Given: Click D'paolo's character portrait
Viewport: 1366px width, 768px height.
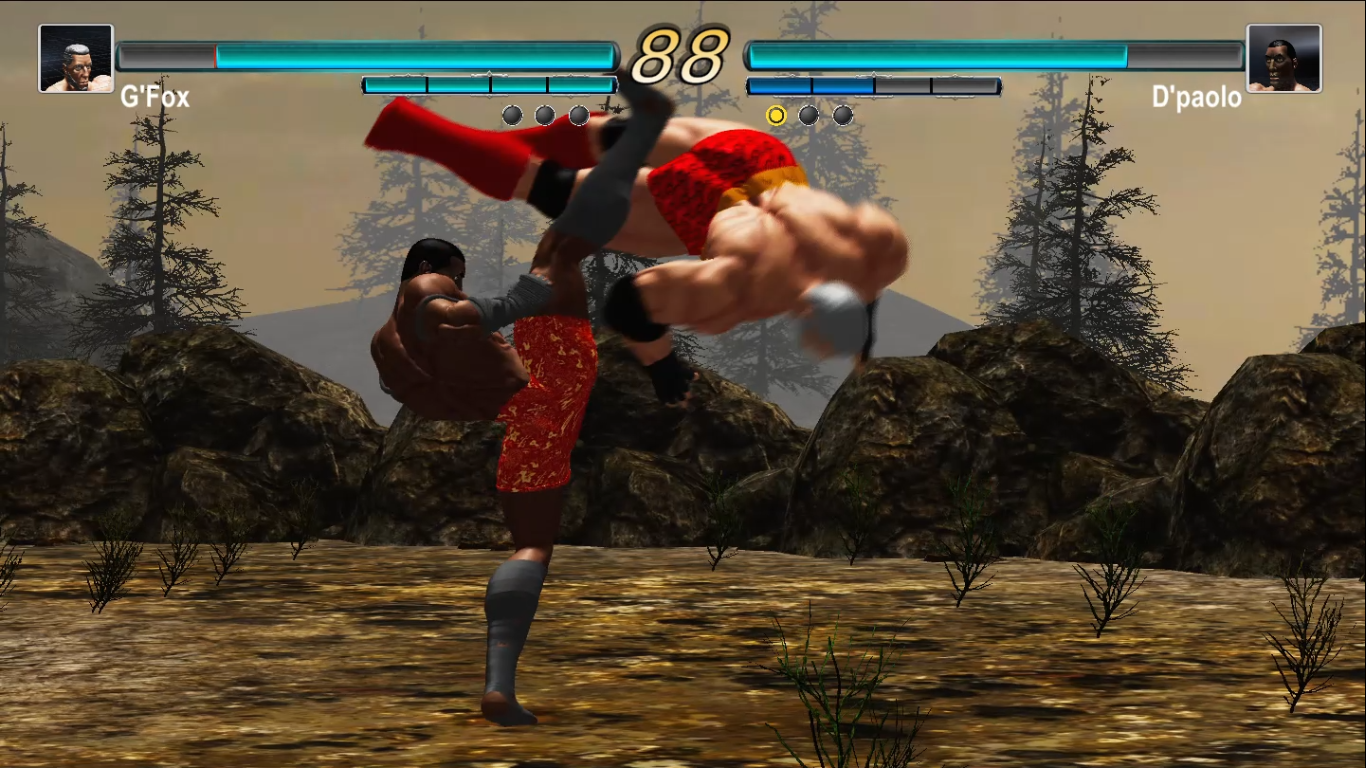Looking at the screenshot, I should tap(1286, 57).
